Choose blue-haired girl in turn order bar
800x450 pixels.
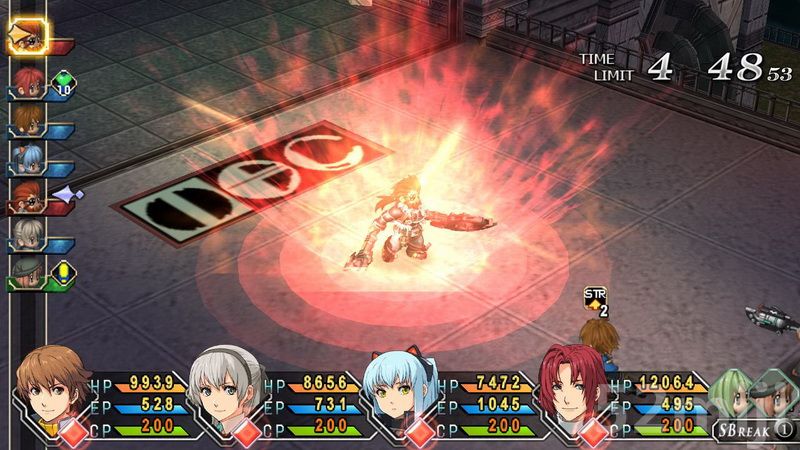pyautogui.click(x=26, y=156)
